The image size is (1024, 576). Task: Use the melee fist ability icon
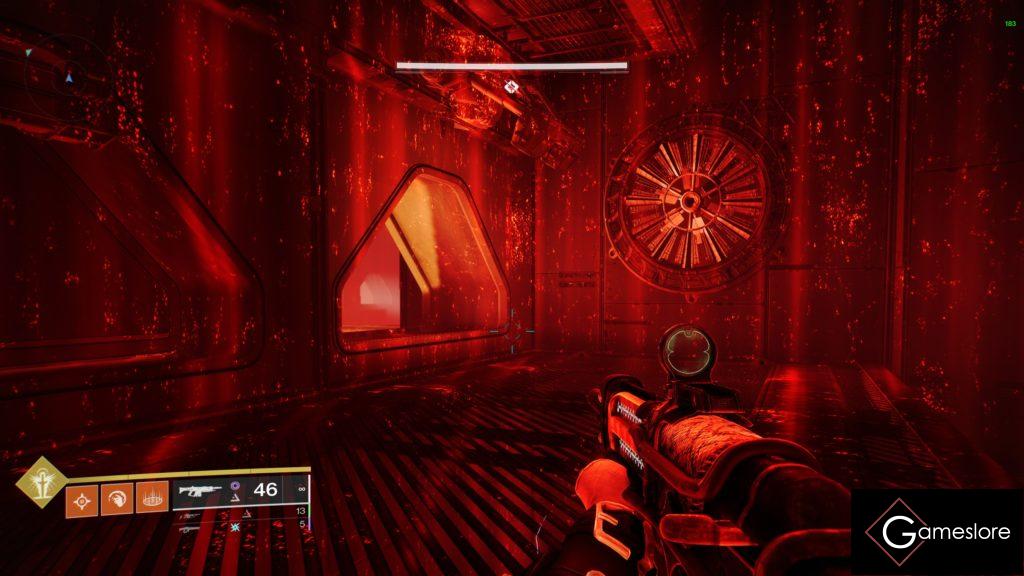(x=117, y=497)
